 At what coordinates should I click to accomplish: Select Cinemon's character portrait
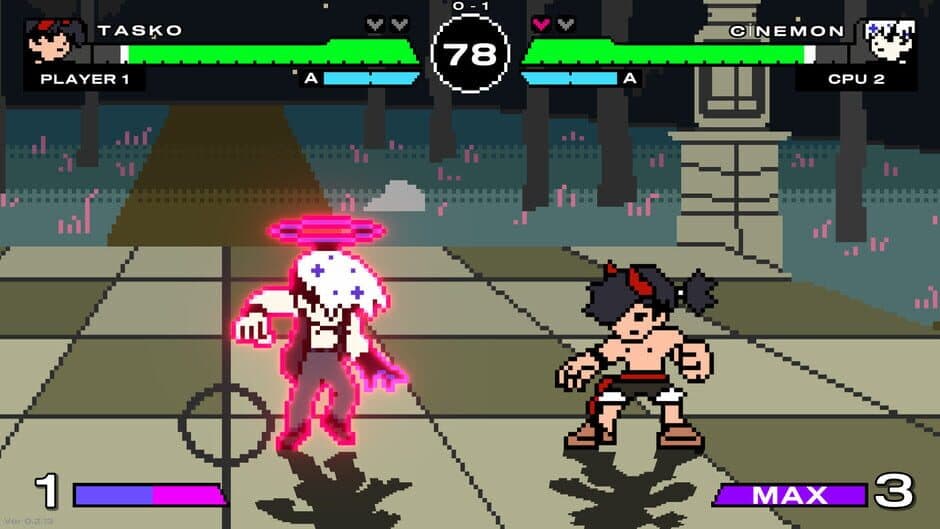coord(890,42)
